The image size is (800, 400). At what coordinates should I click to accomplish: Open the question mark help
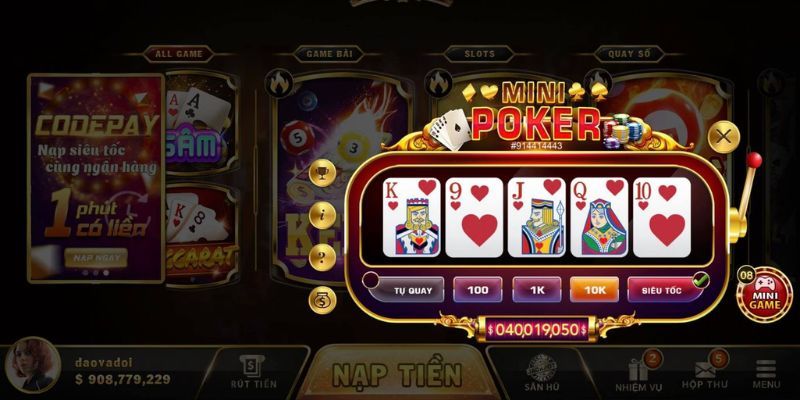(322, 255)
